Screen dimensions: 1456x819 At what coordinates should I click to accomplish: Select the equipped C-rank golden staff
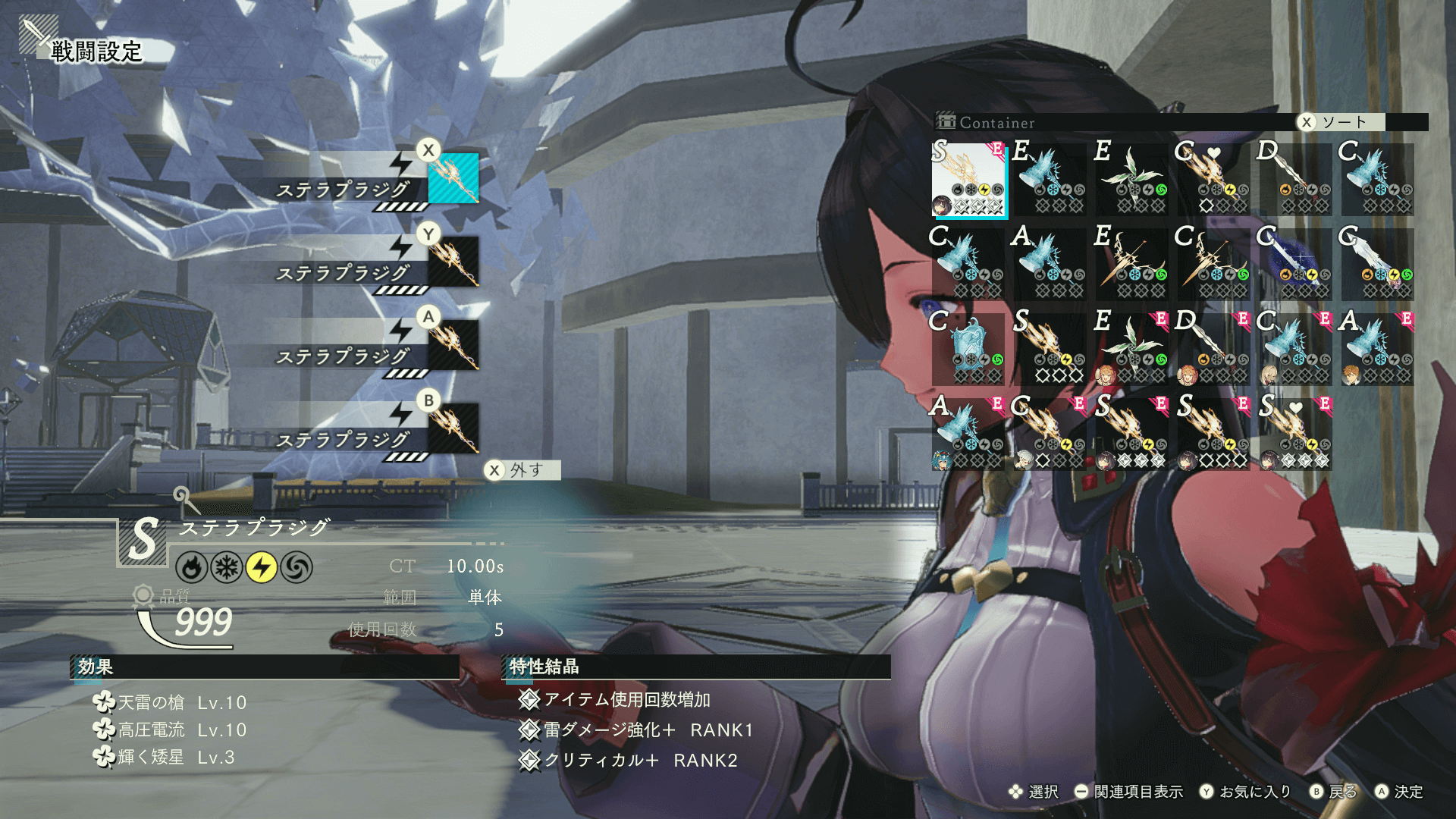(x=1050, y=434)
